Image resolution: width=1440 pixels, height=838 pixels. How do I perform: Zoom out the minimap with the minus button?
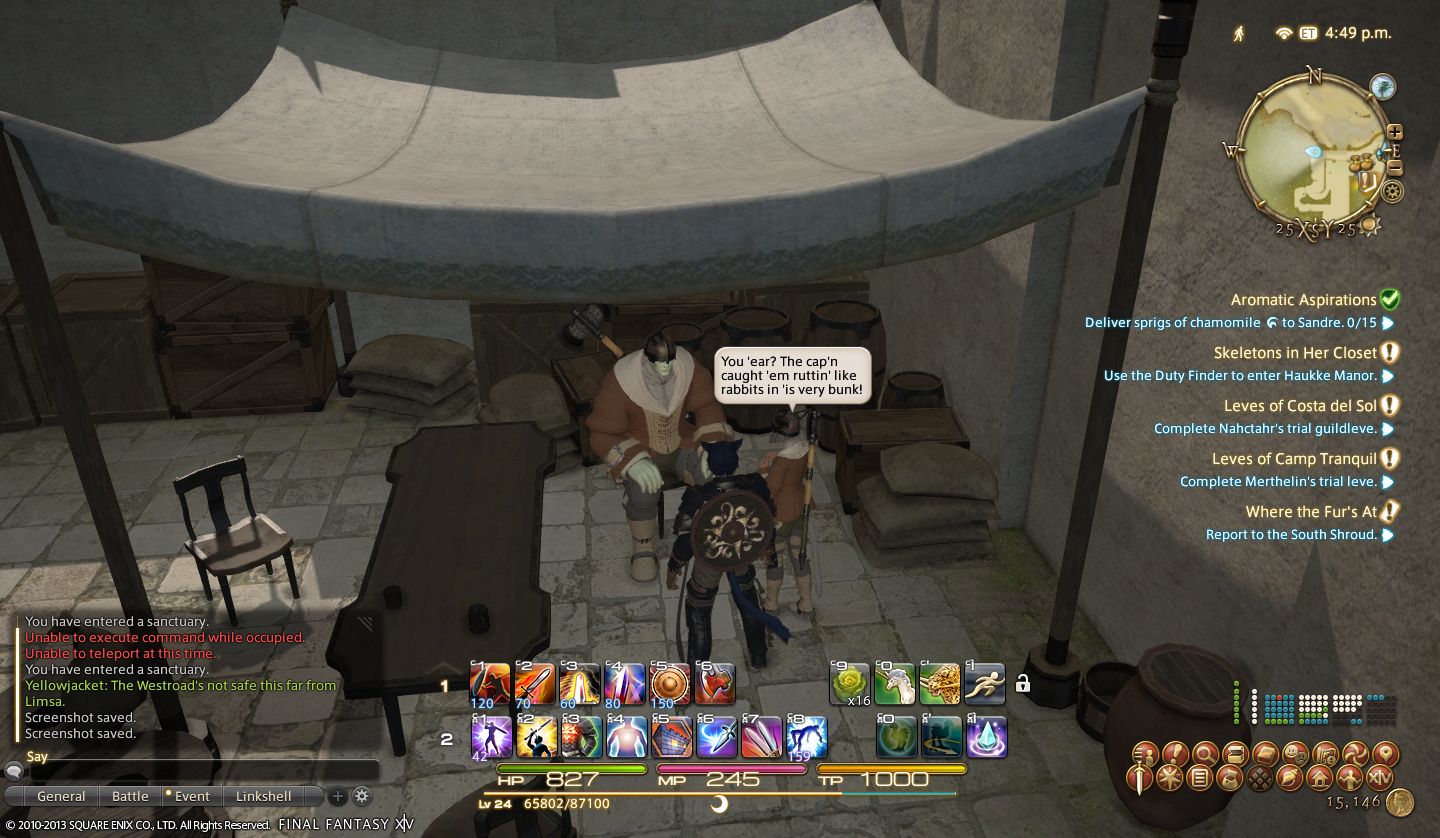click(1395, 168)
